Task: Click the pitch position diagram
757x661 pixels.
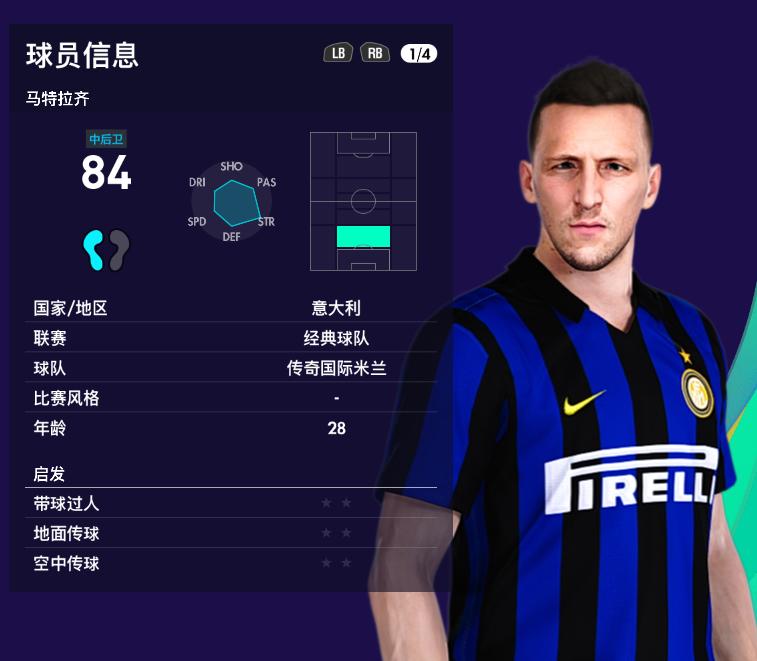Action: tap(363, 201)
